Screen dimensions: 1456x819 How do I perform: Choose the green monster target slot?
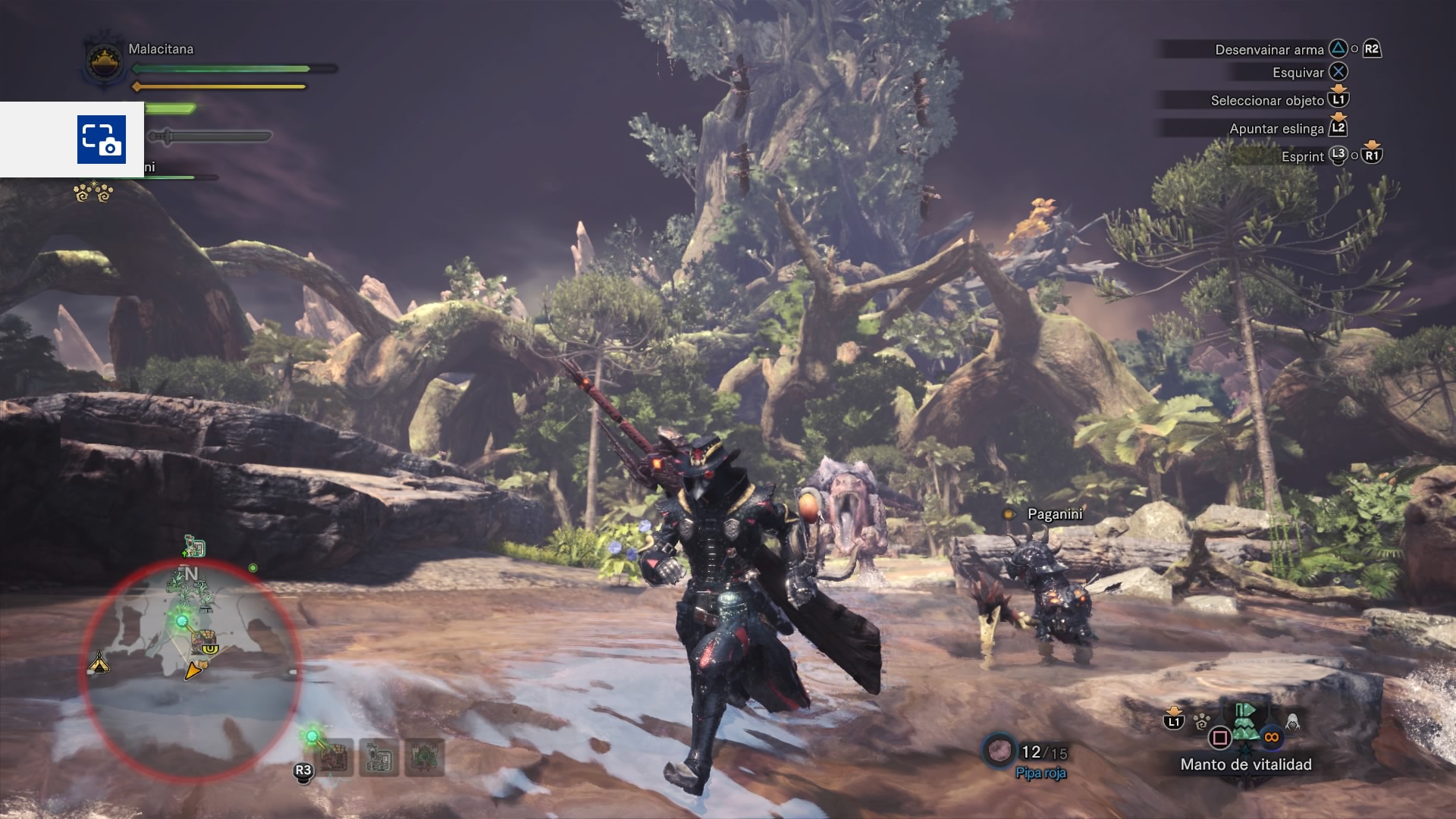pyautogui.click(x=424, y=756)
